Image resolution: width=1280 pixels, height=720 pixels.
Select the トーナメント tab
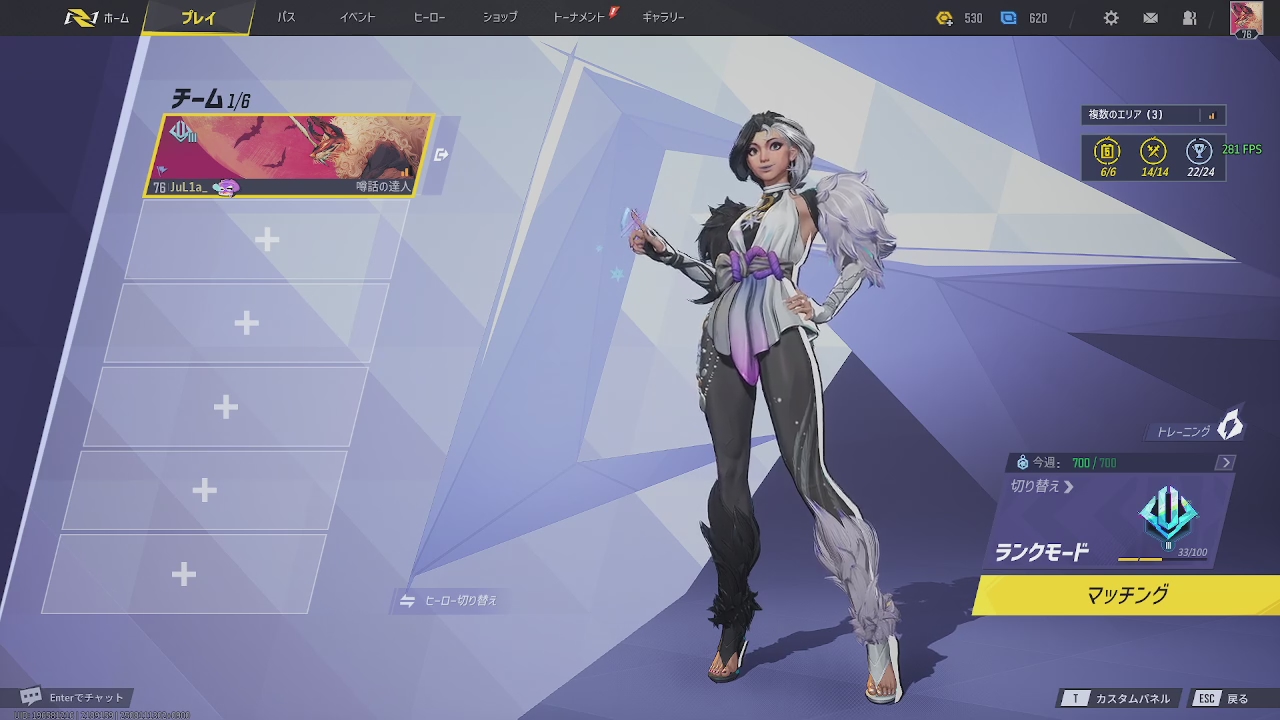pyautogui.click(x=580, y=18)
